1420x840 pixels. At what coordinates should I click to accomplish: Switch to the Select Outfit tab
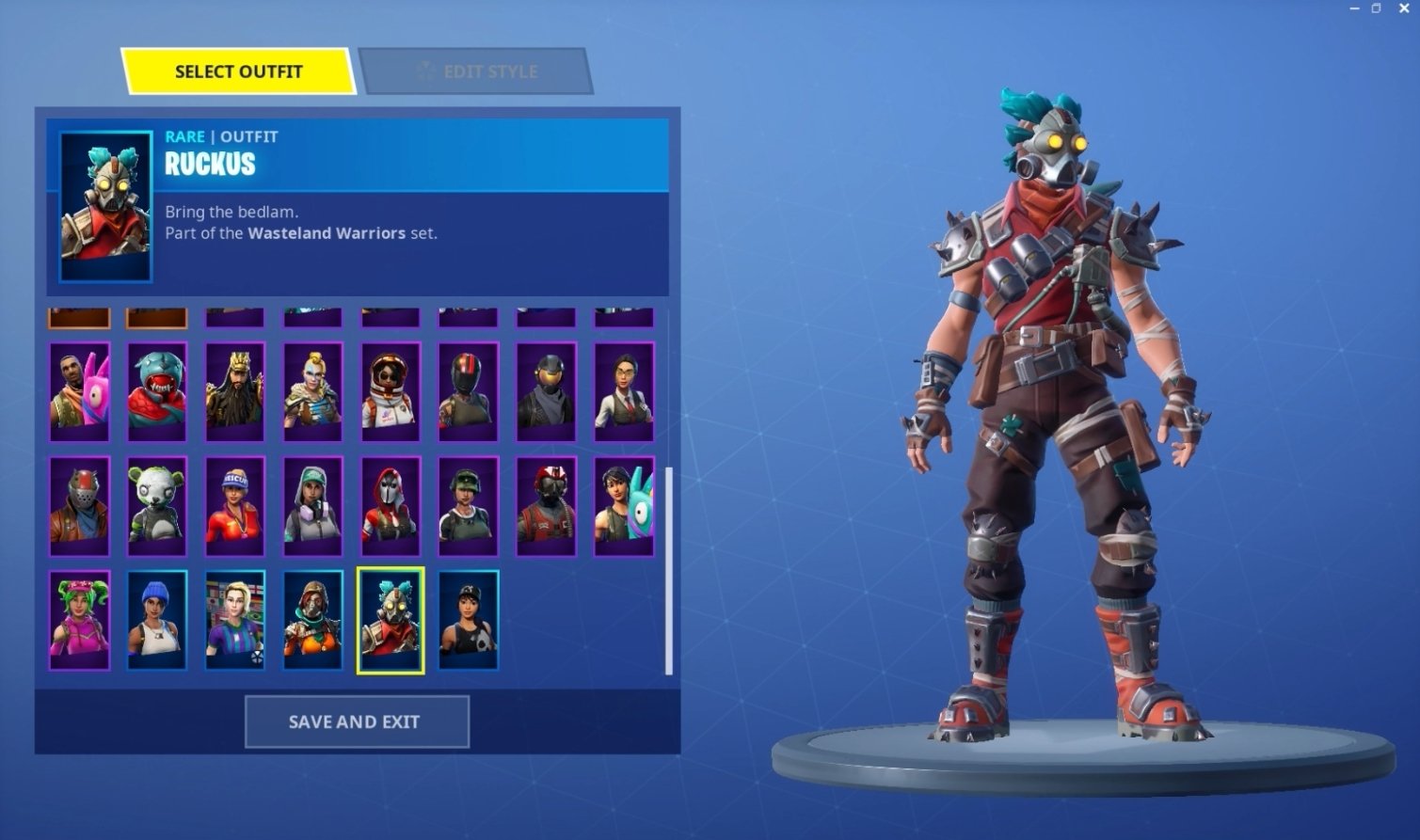[238, 71]
